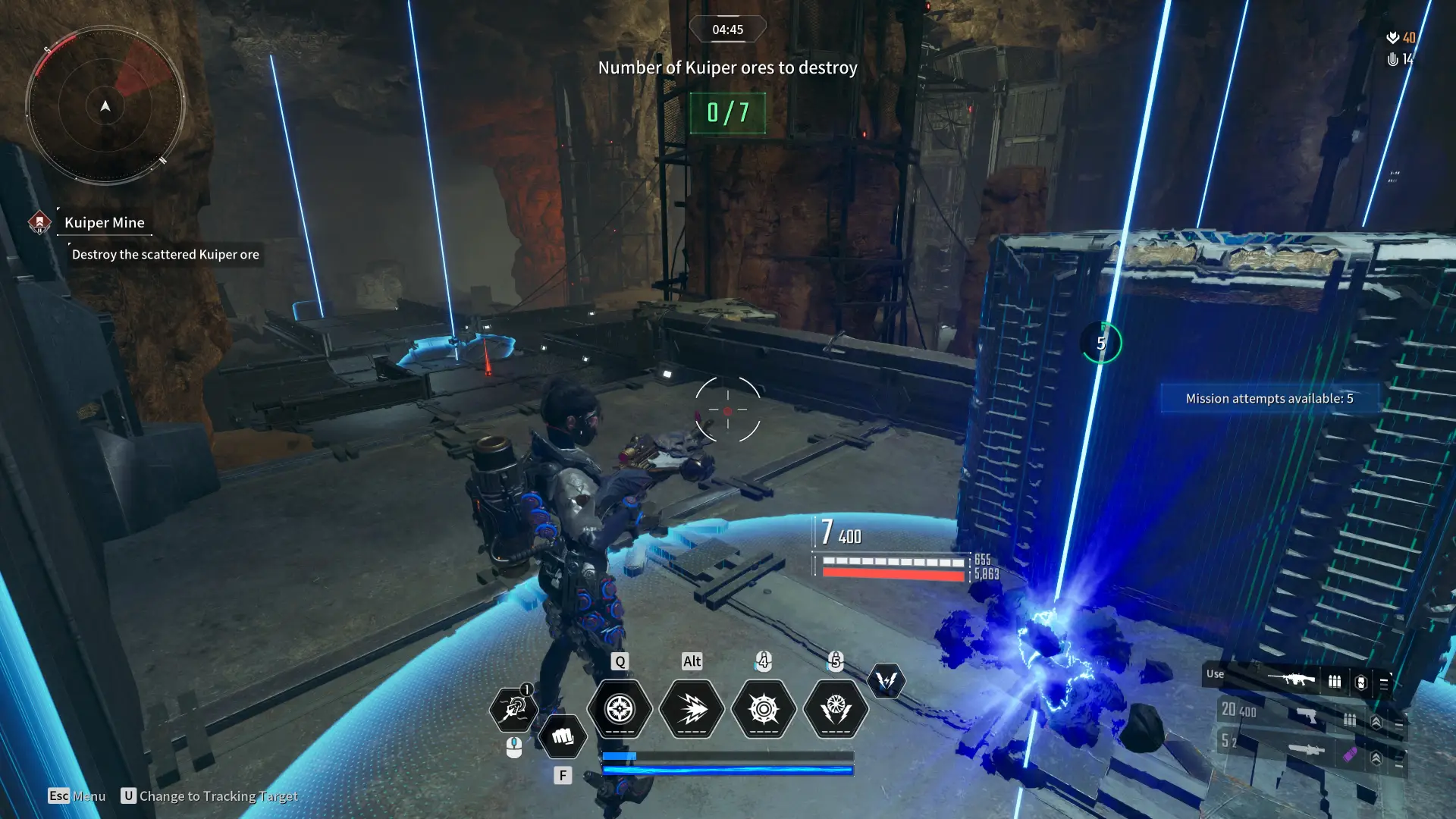Cast the orb with lightning bolts skill

tap(836, 709)
